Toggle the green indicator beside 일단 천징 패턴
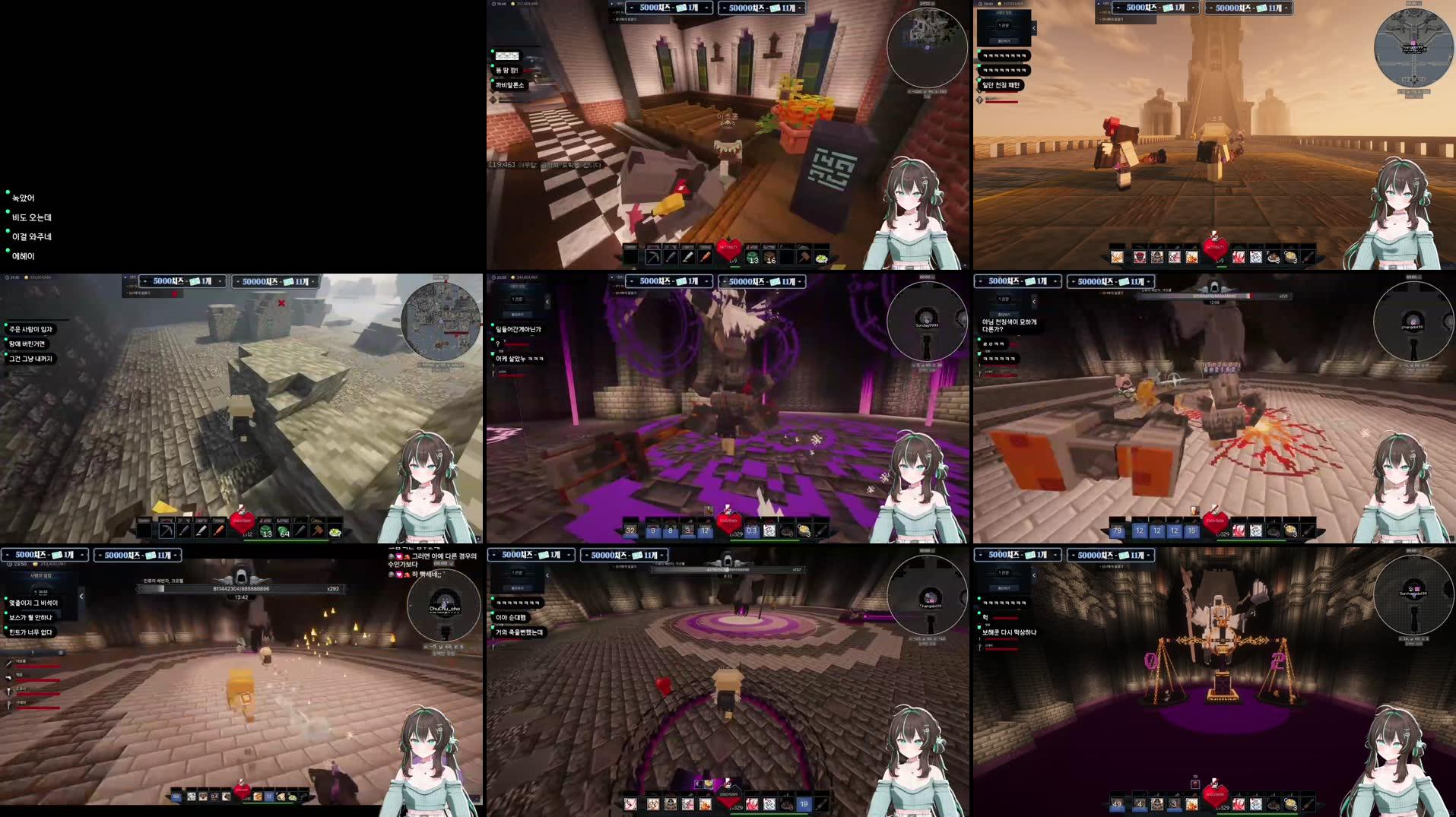 [979, 80]
